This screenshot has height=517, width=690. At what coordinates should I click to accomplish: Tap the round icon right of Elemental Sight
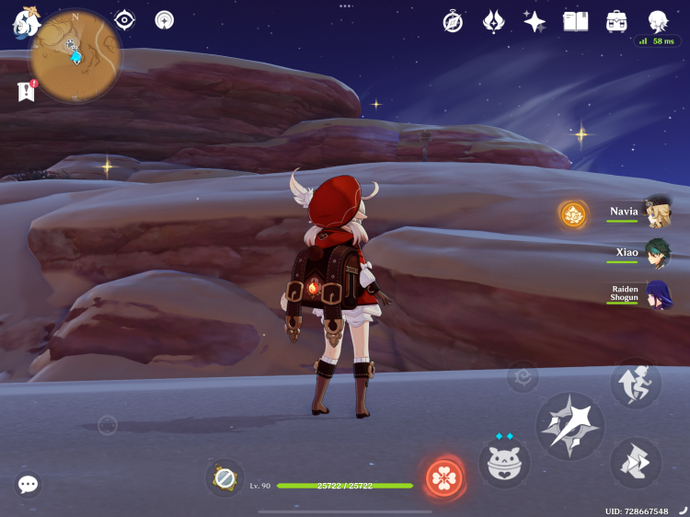pos(164,20)
